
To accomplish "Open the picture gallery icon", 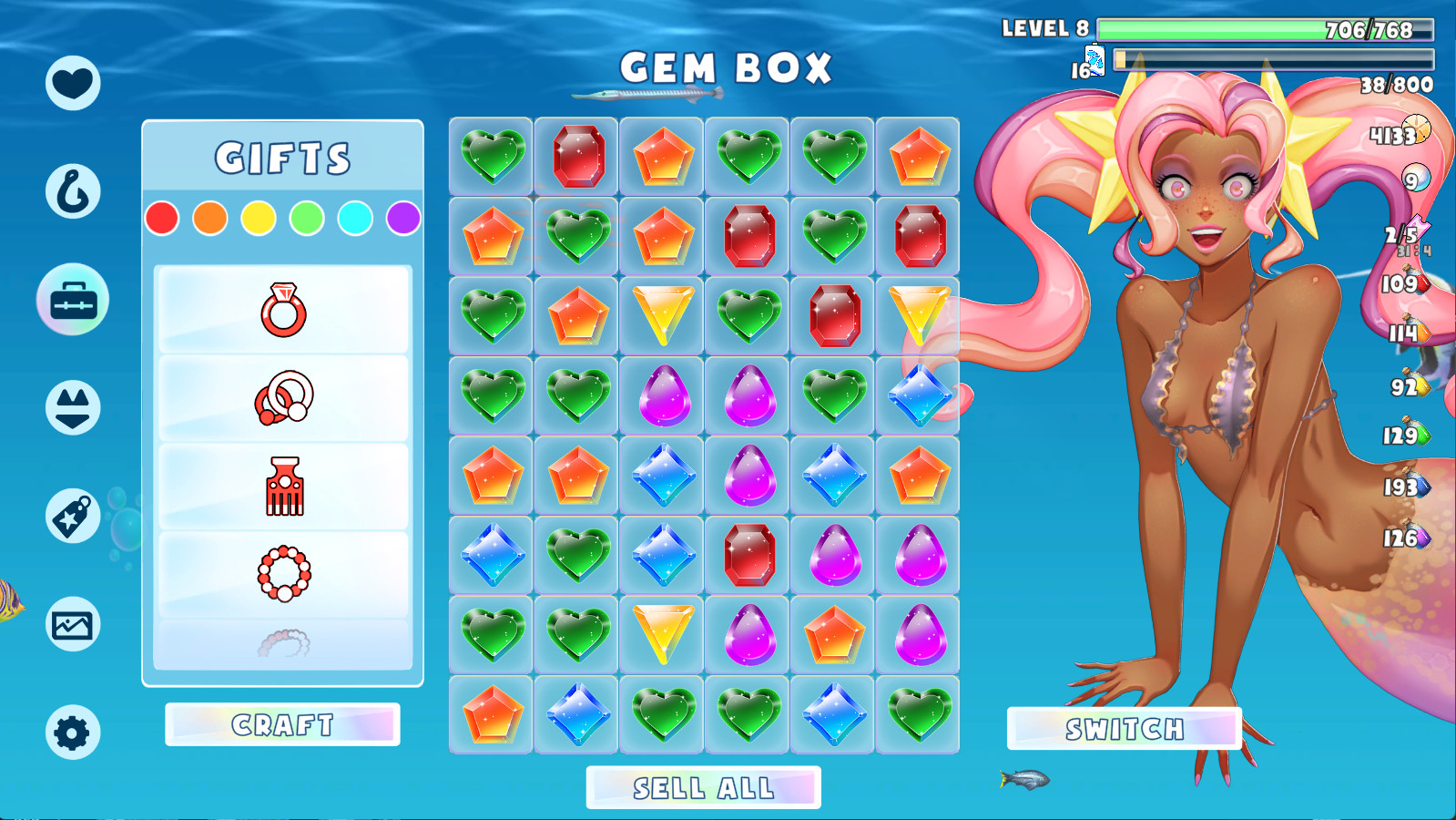I will coord(73,625).
